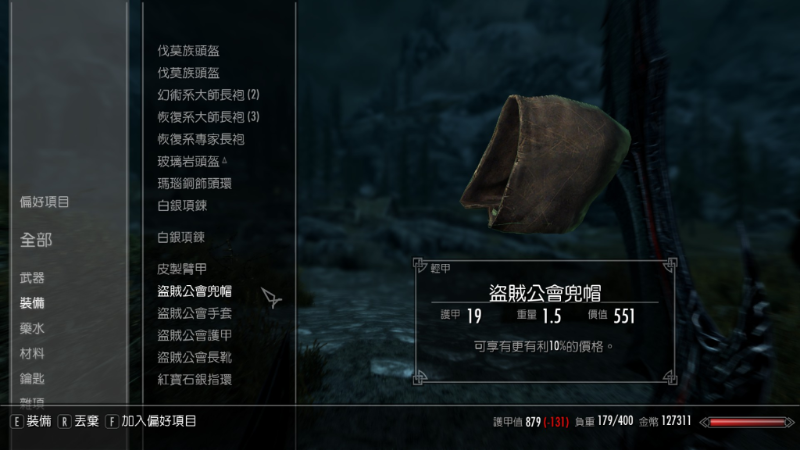Show the 全部 all-items category

click(36, 240)
